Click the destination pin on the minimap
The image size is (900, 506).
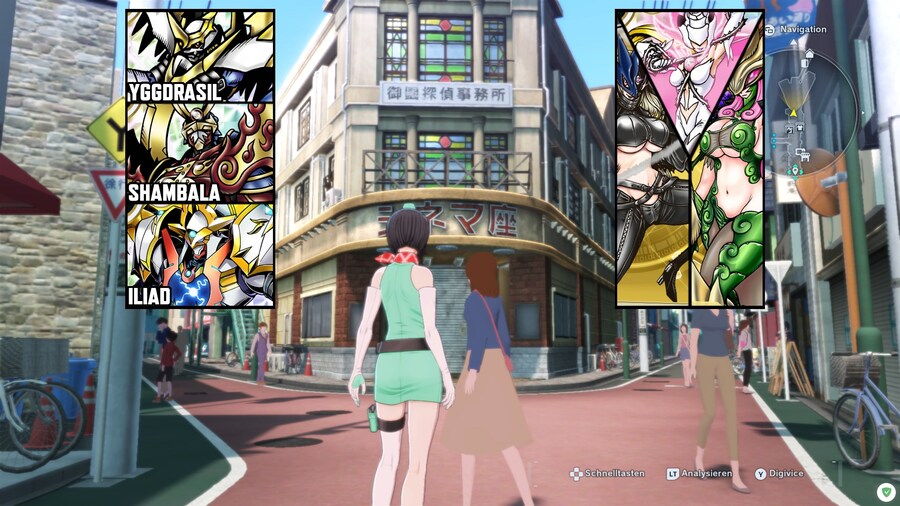(x=795, y=170)
